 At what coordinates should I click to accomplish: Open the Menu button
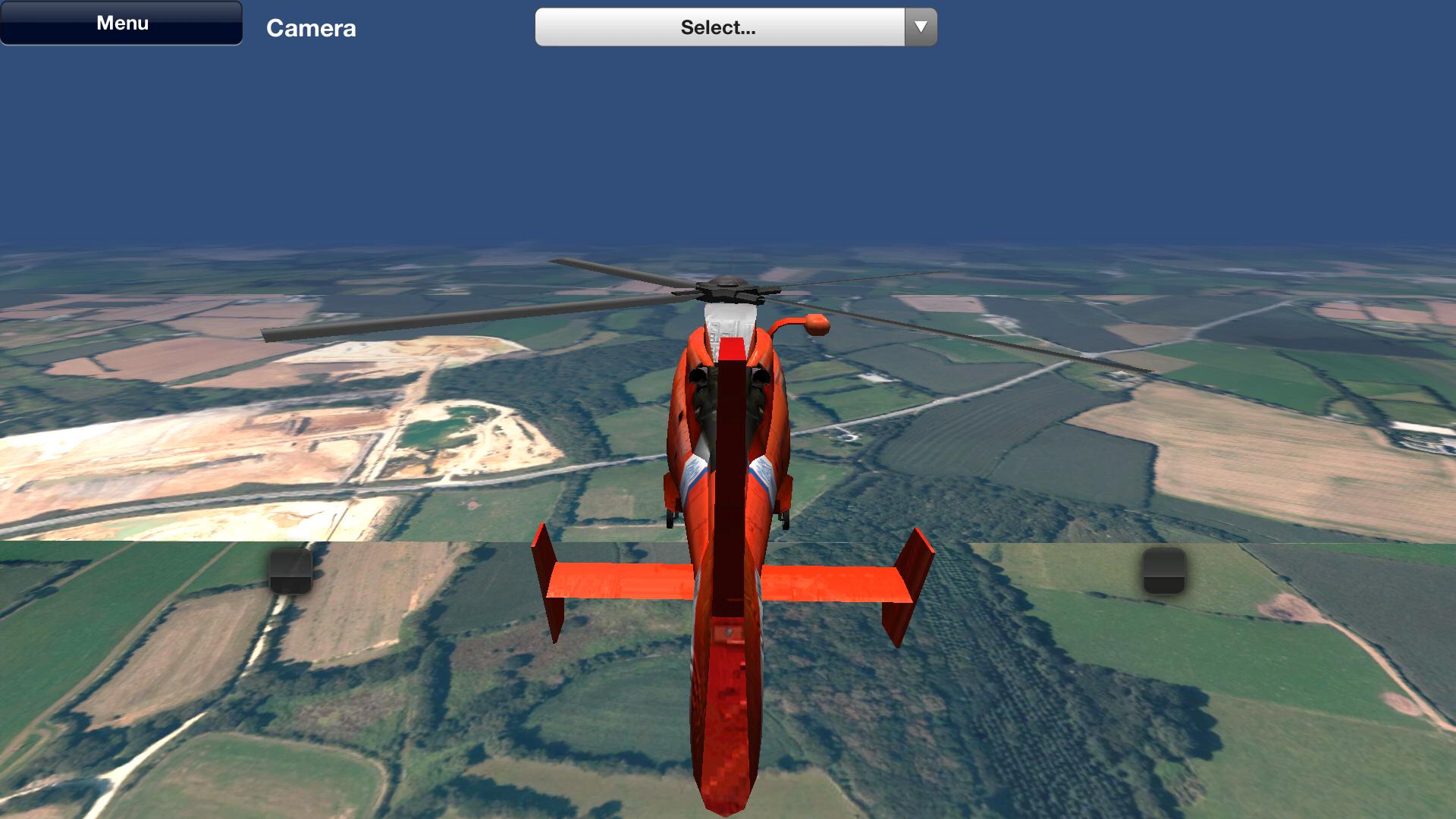[x=121, y=23]
